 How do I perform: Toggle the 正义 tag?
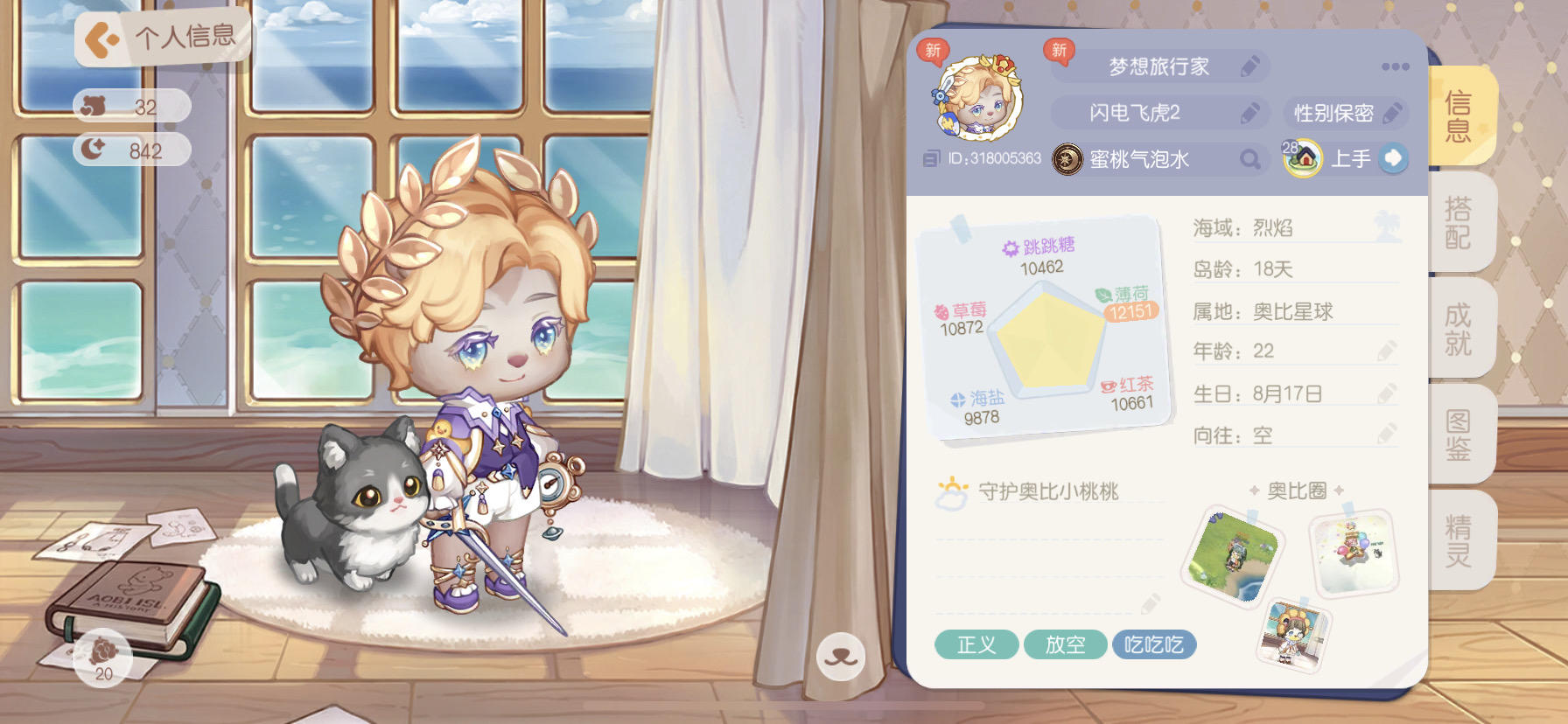click(976, 645)
